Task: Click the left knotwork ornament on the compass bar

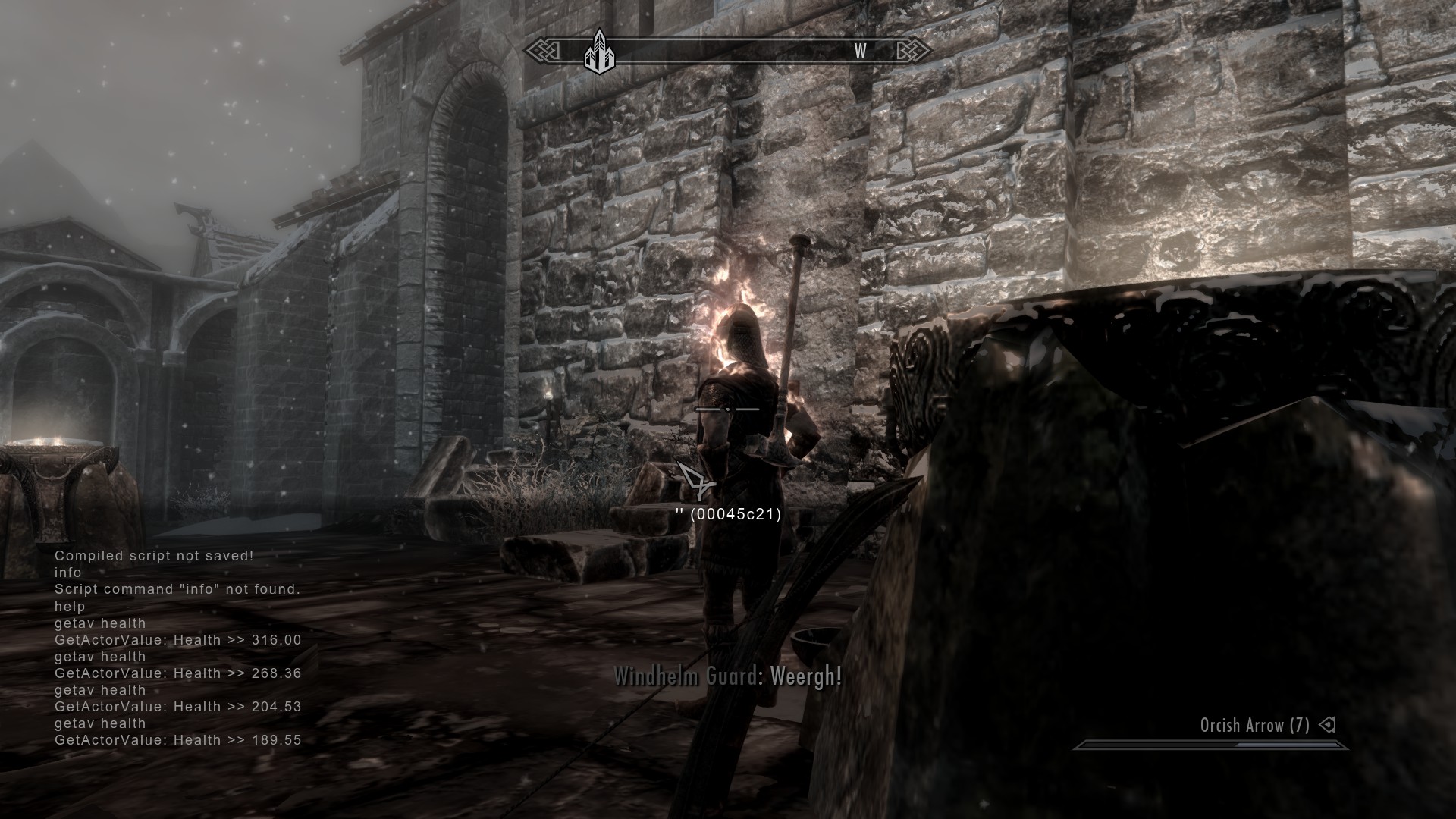Action: pos(543,51)
